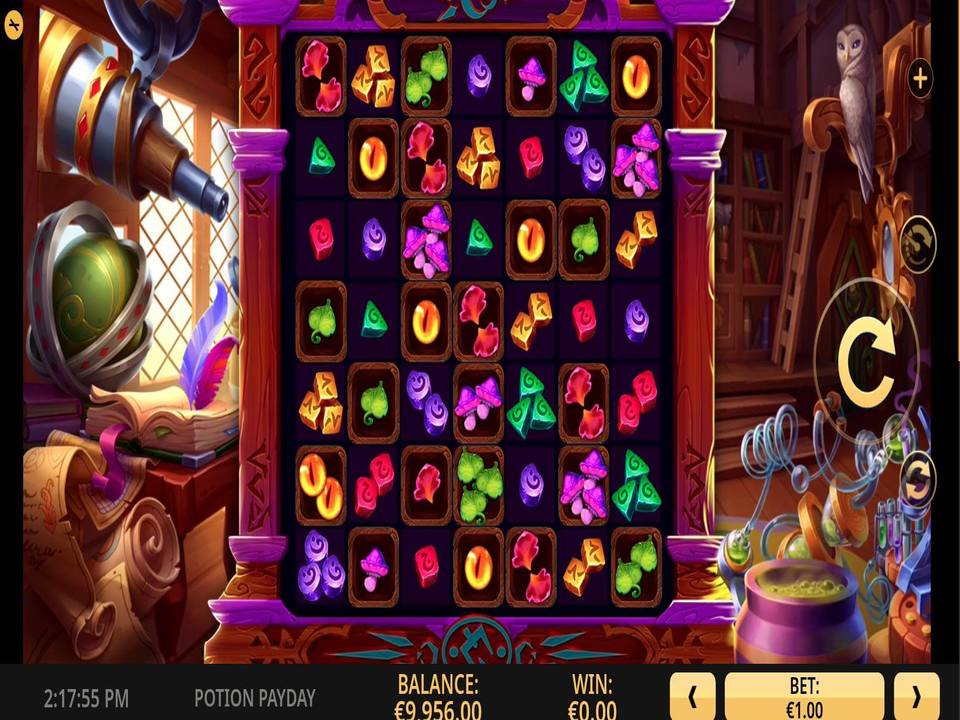
Task: Increase the bet with the right arrow
Action: 916,696
